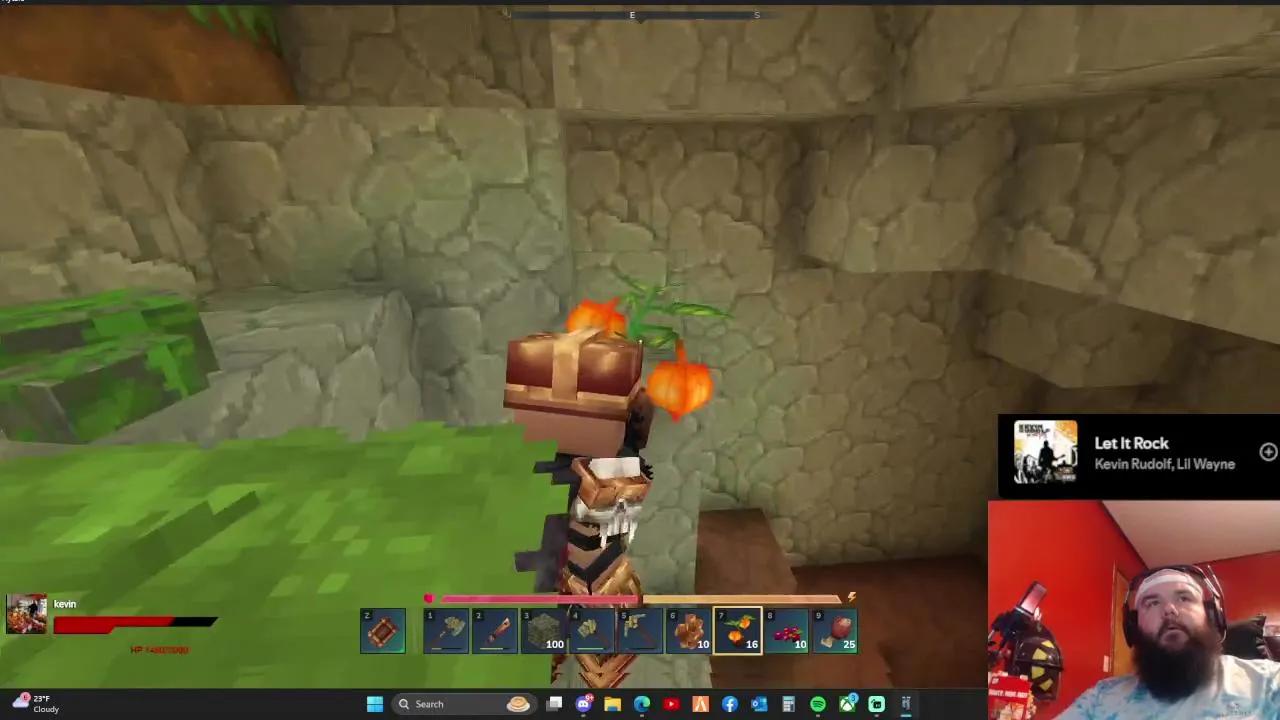Click the crafting item in the Z slot
The image size is (1280, 720).
(383, 628)
